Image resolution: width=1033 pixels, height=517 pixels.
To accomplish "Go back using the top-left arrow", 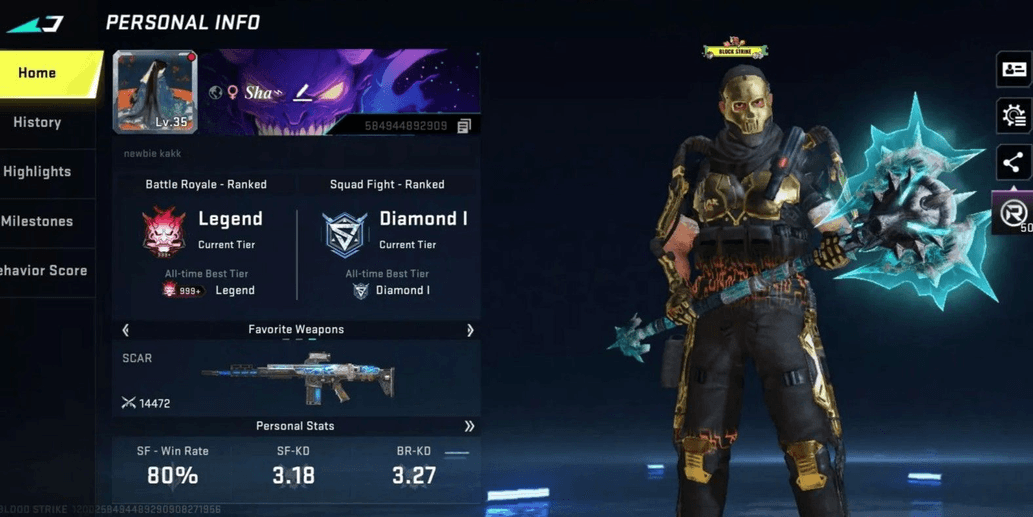I will tap(36, 23).
